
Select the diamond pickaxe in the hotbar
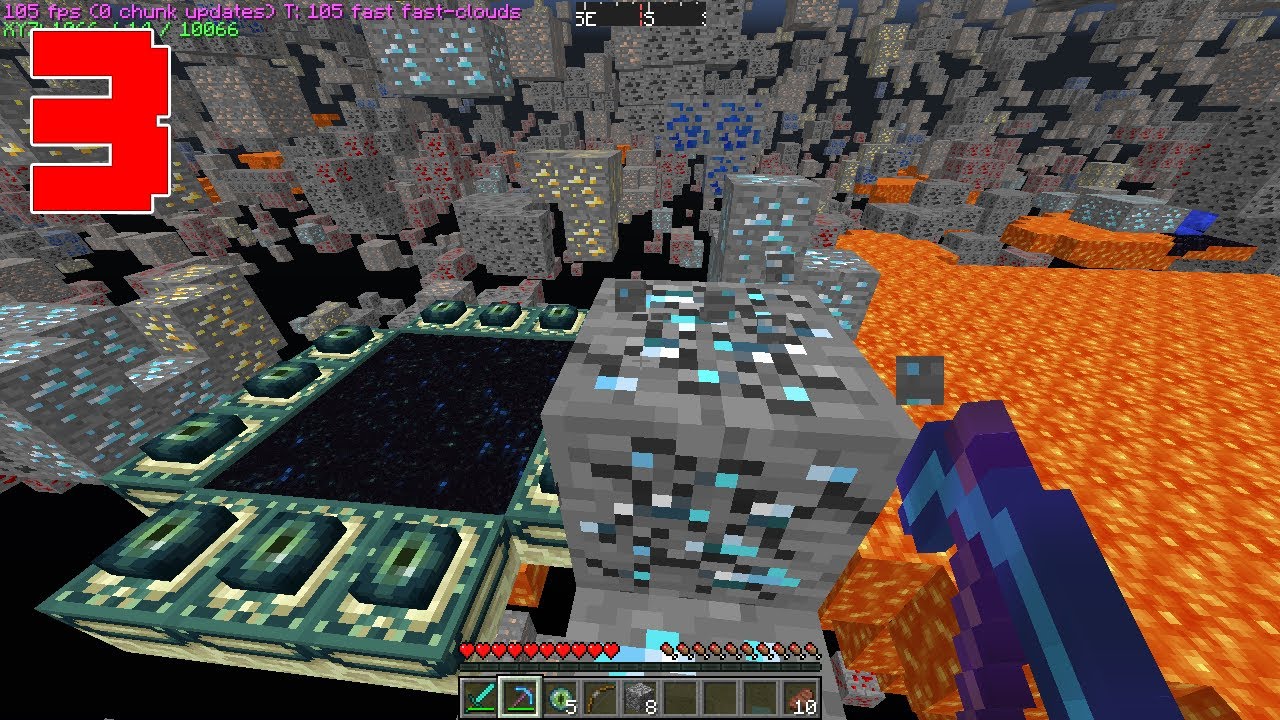(x=518, y=697)
